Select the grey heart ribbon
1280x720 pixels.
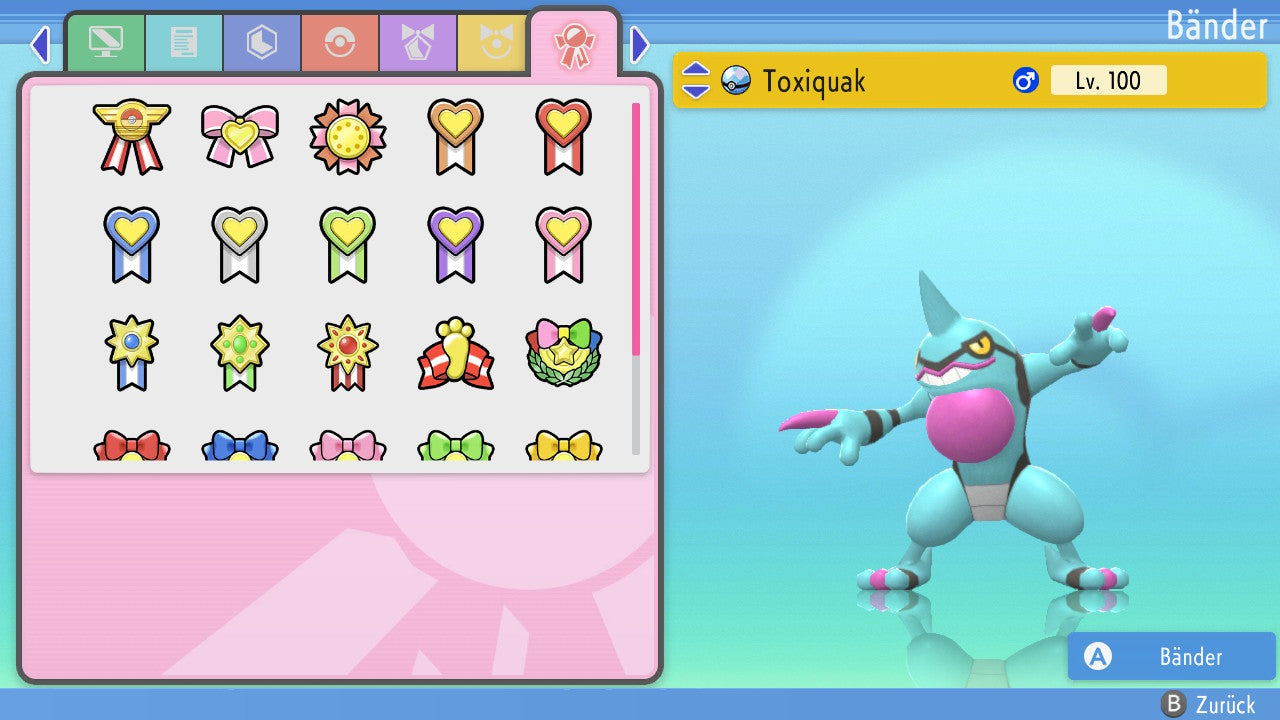coord(240,244)
